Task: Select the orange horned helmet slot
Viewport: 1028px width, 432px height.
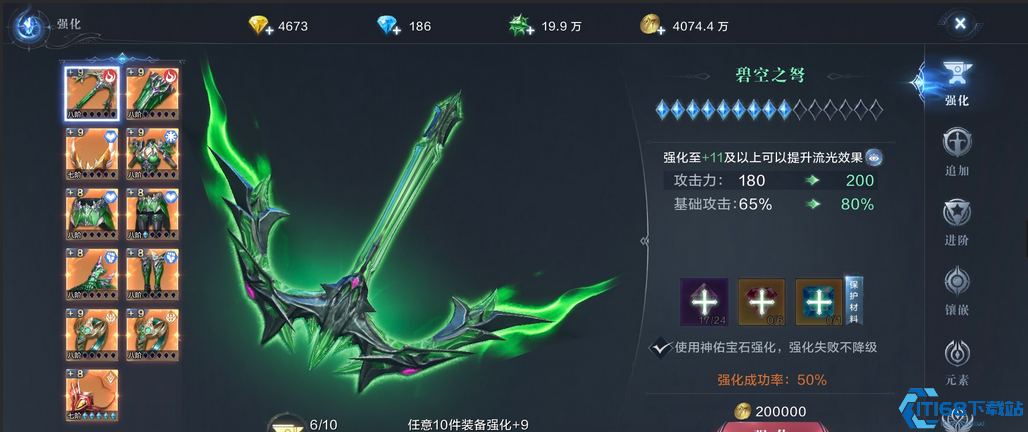Action: click(92, 153)
